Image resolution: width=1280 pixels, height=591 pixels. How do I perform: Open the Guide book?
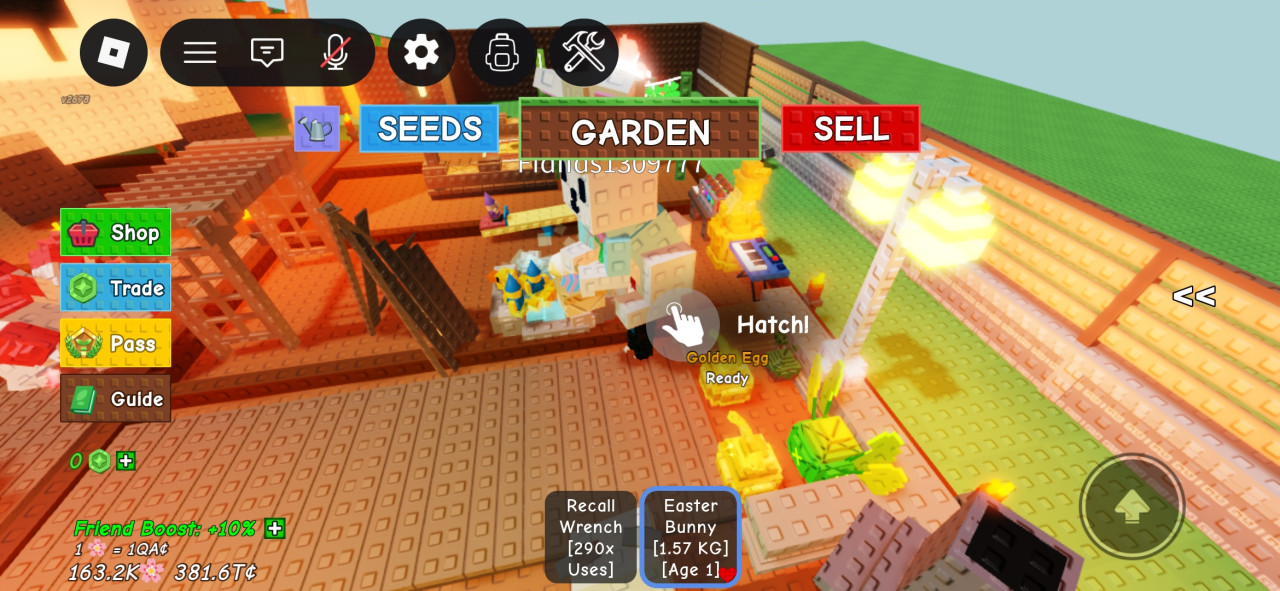click(x=116, y=399)
